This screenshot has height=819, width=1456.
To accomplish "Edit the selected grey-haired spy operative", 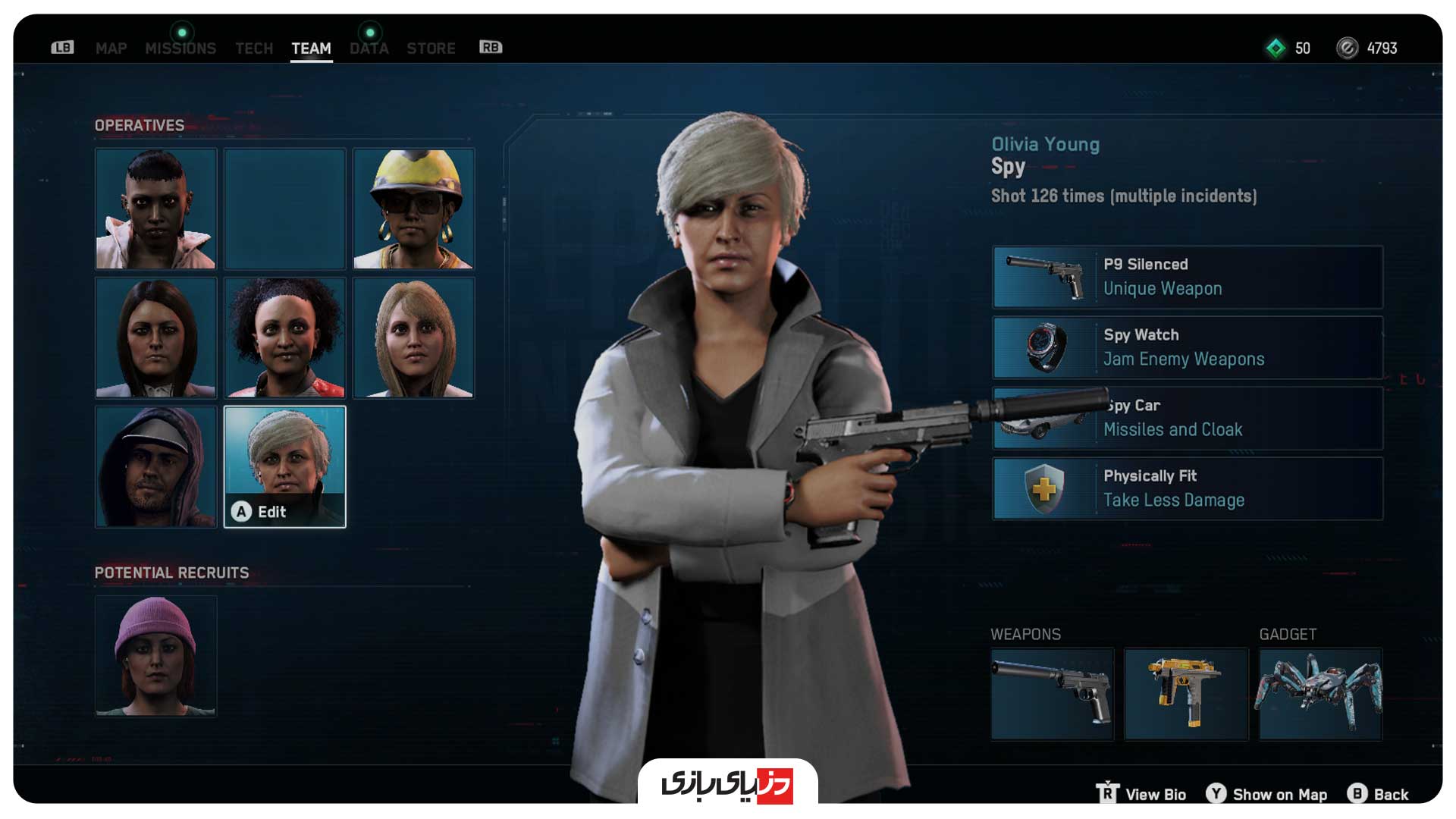I will coord(284,466).
